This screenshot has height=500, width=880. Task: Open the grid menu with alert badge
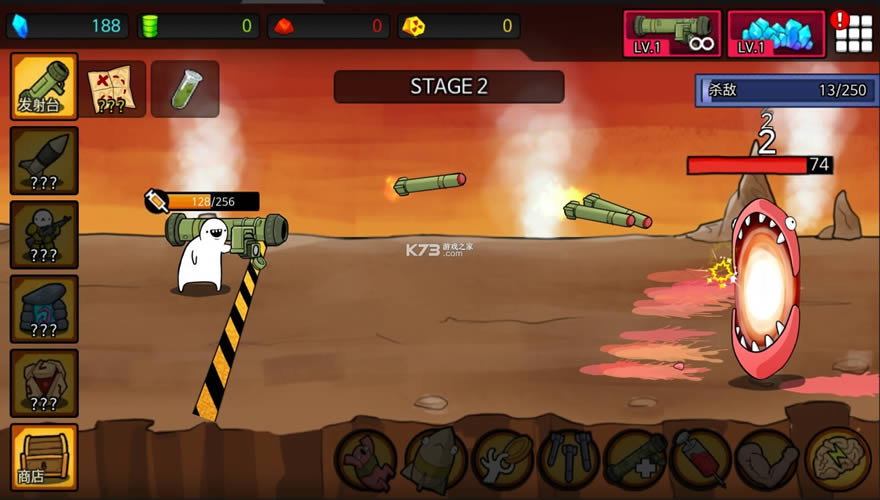click(853, 34)
